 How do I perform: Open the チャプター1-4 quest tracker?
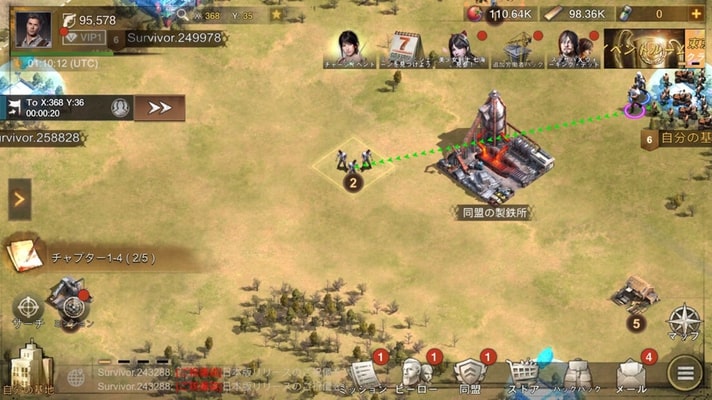coord(100,257)
